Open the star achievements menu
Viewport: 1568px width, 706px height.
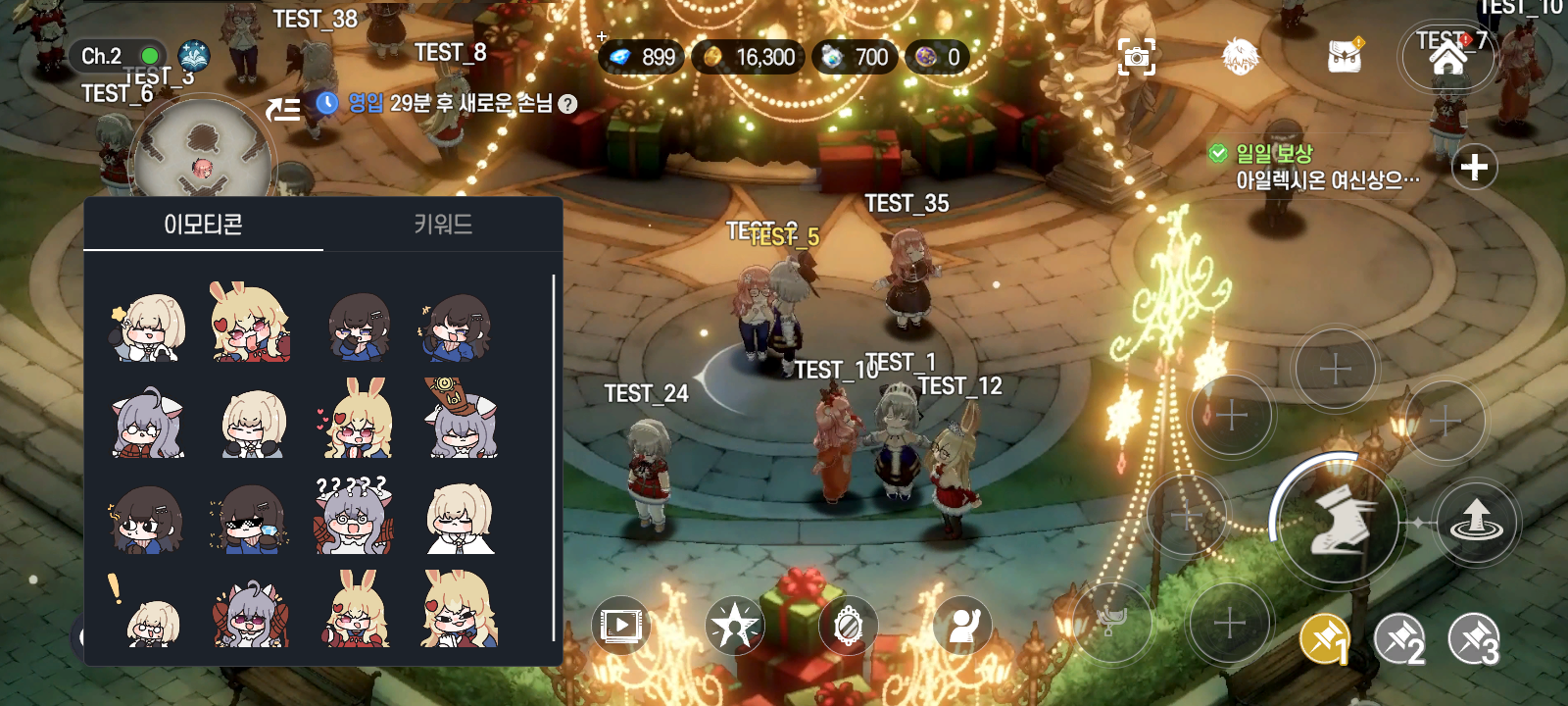coord(733,626)
